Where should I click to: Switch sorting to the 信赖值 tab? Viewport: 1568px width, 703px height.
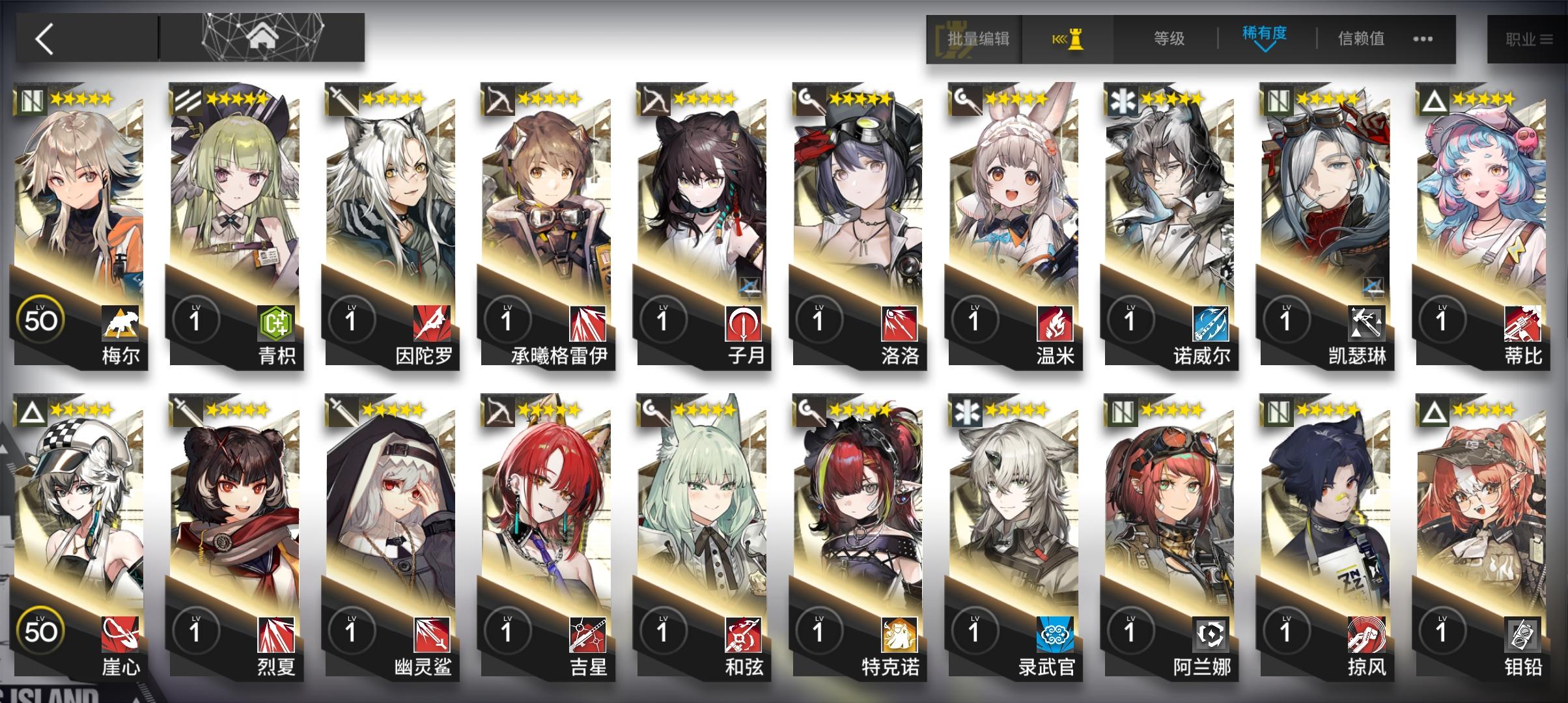pos(1360,38)
